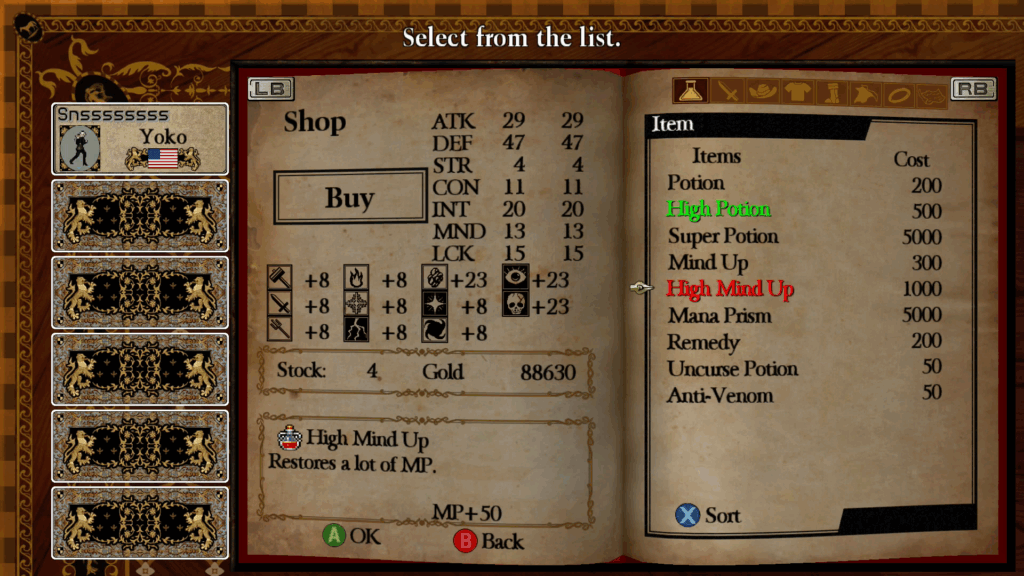The image size is (1024, 576).
Task: Choose Mana Prism from the list
Action: tap(720, 316)
